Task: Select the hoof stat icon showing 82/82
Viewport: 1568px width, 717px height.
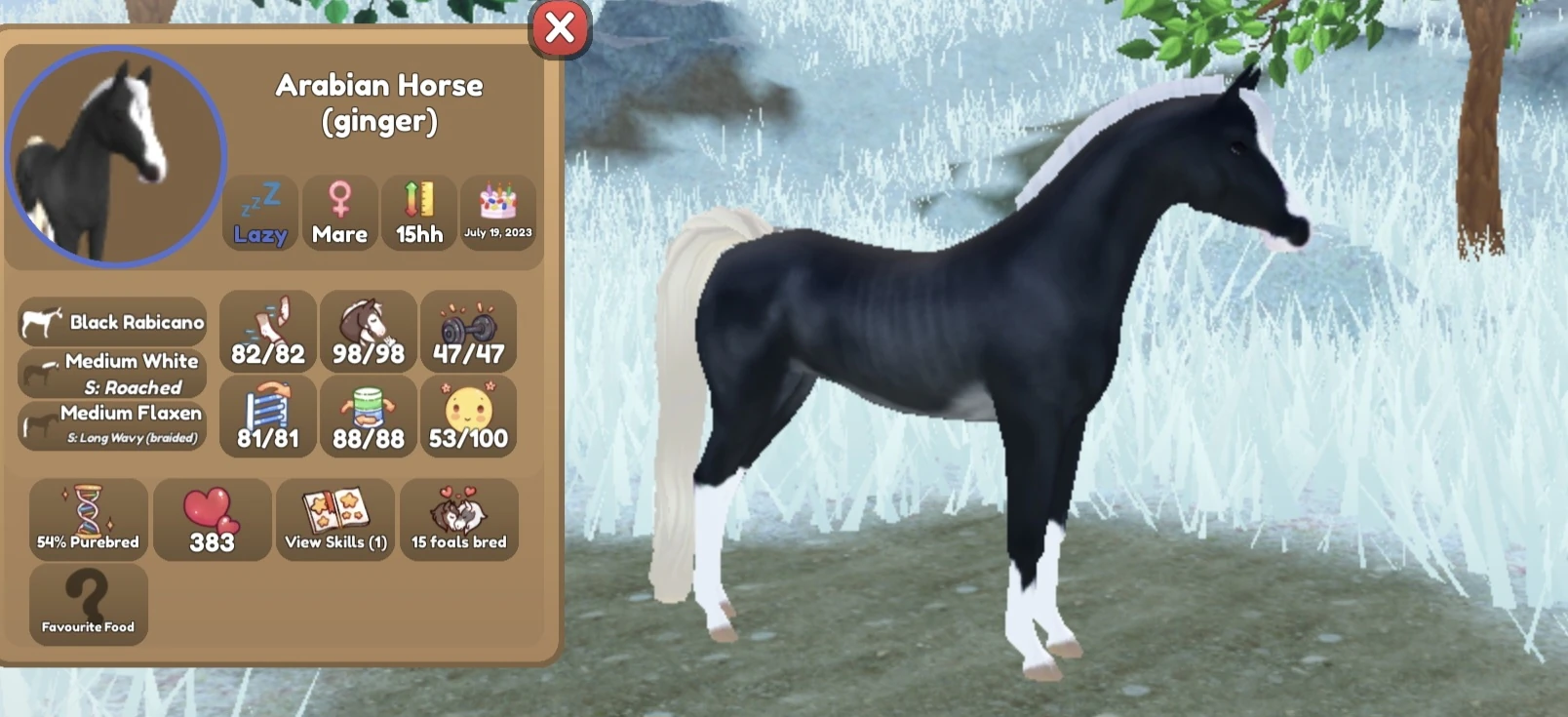Action: pyautogui.click(x=267, y=333)
